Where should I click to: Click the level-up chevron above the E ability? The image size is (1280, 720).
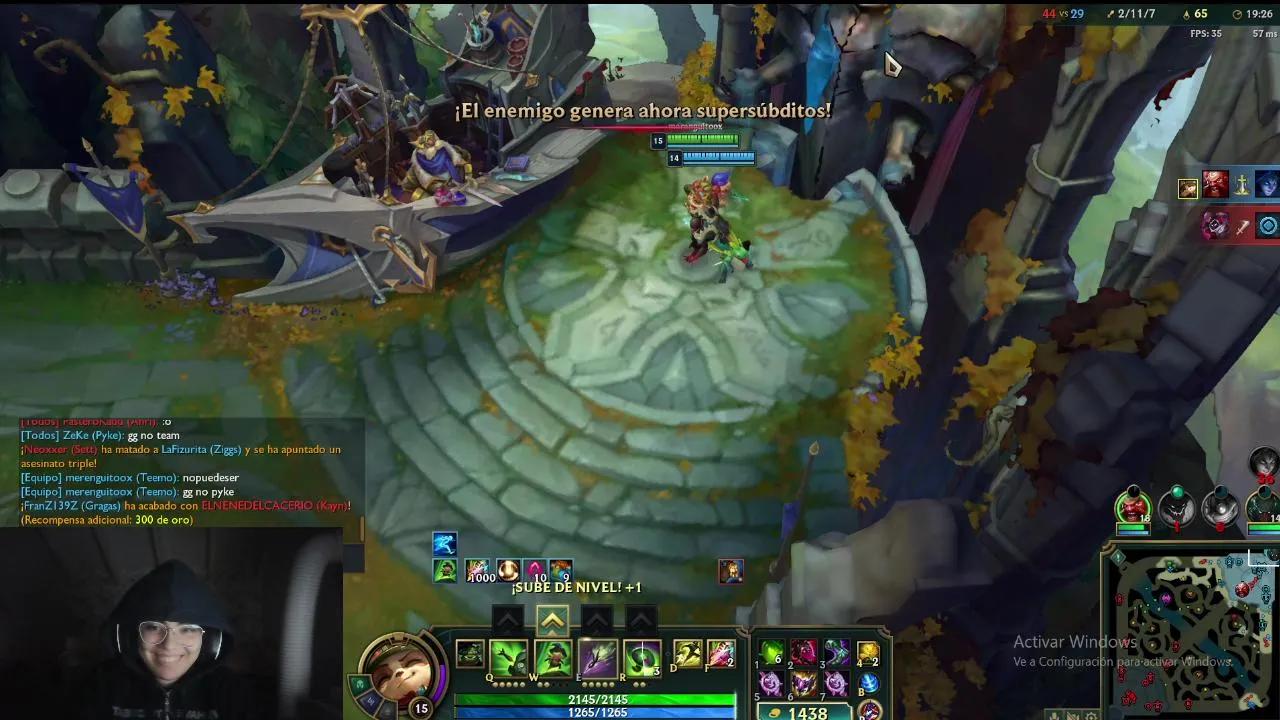pyautogui.click(x=596, y=618)
